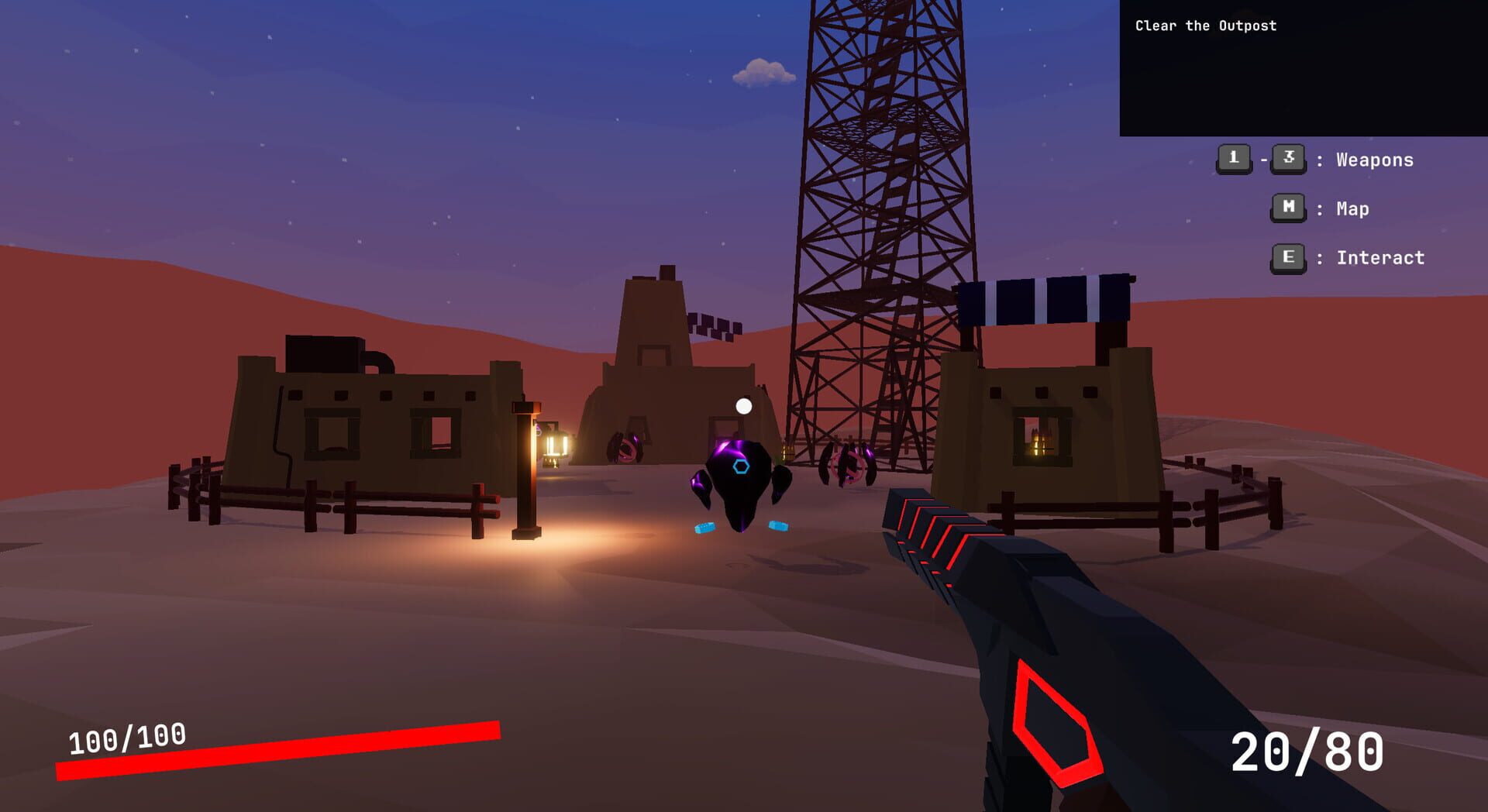The width and height of the screenshot is (1488, 812).
Task: Click the Weapons hotkey label
Action: click(x=1373, y=160)
